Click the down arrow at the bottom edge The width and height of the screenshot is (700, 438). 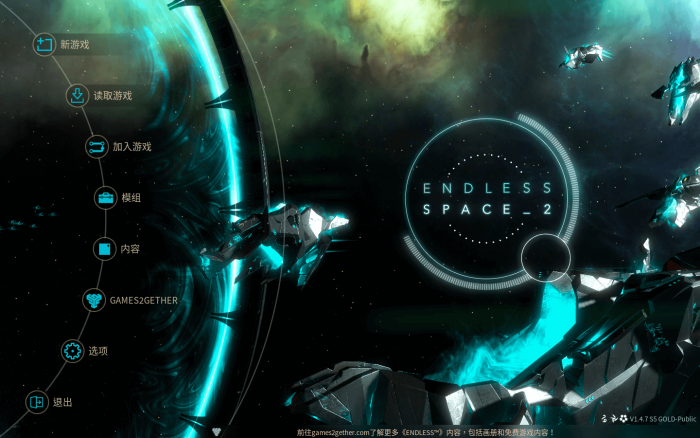pos(218,432)
